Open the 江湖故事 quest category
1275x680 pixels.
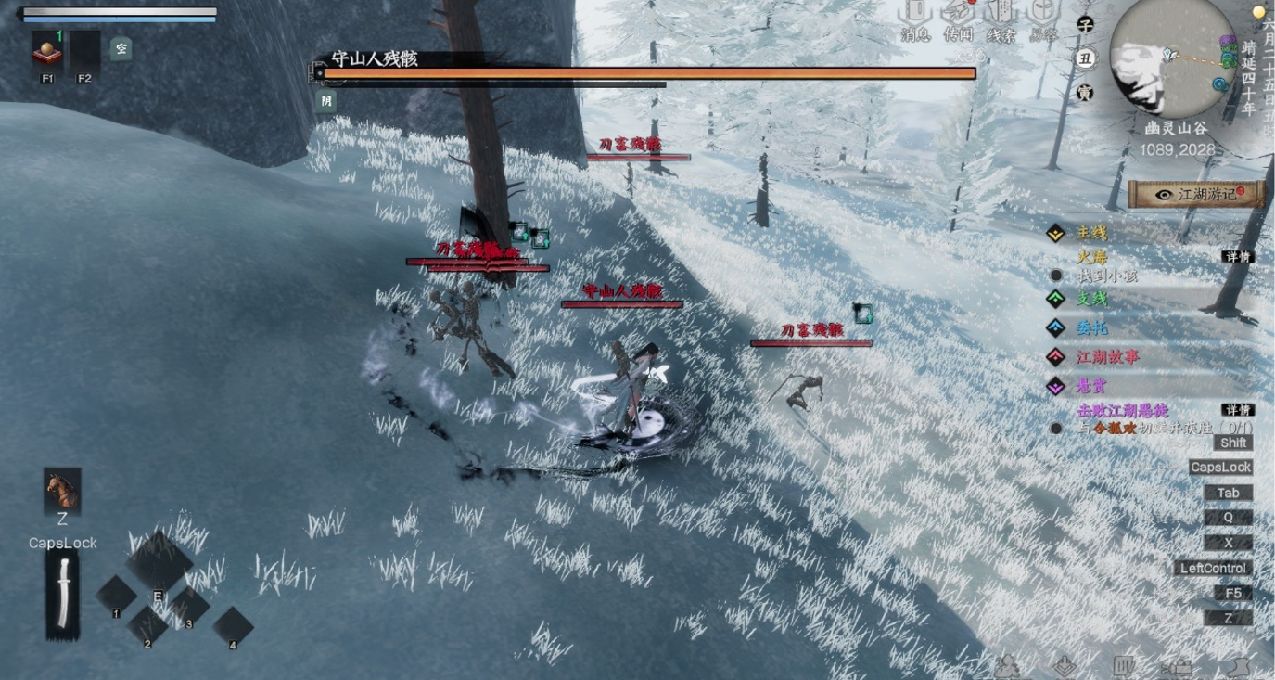(x=1107, y=356)
